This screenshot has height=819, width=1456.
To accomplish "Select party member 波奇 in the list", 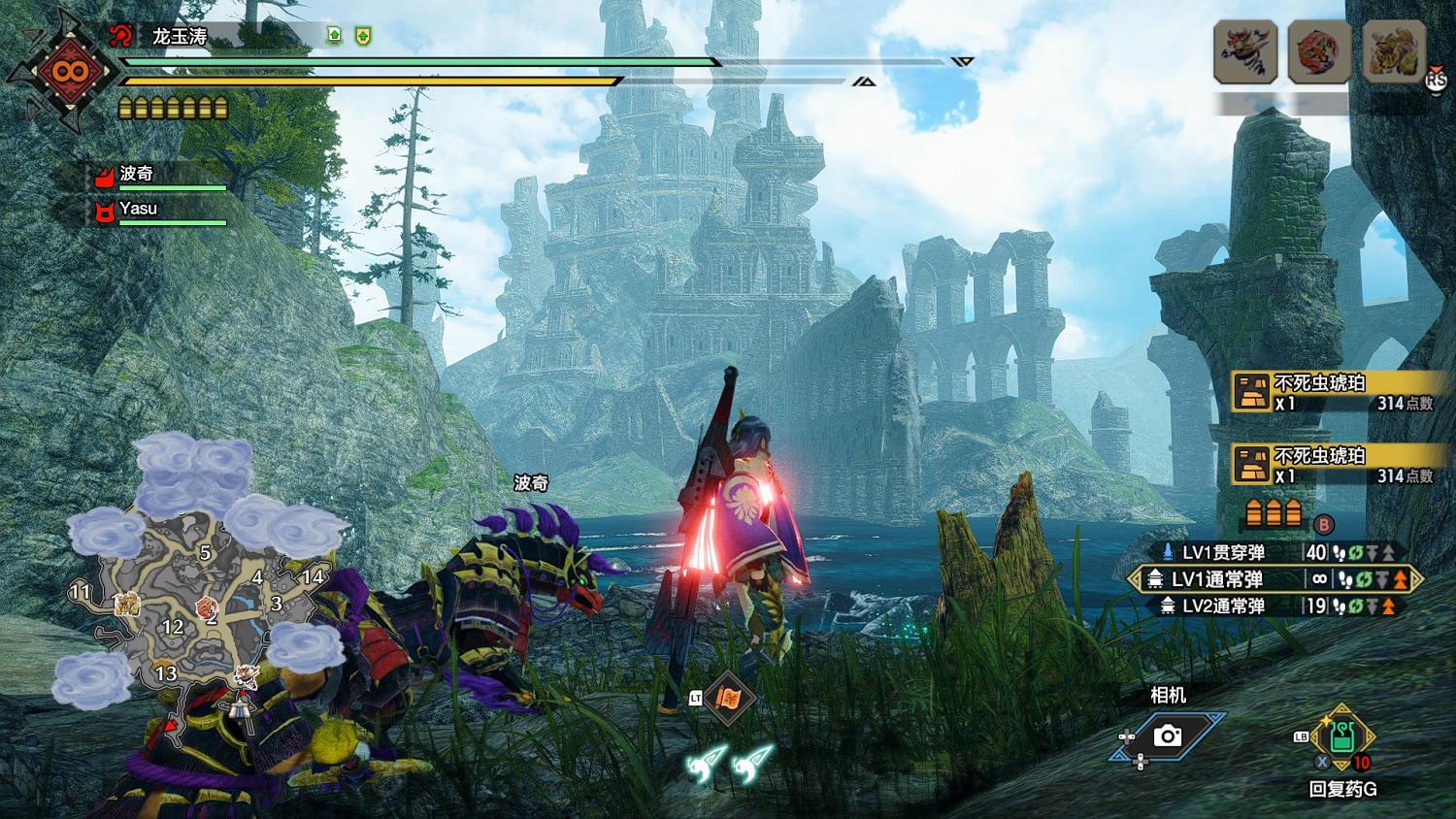I will click(x=137, y=175).
